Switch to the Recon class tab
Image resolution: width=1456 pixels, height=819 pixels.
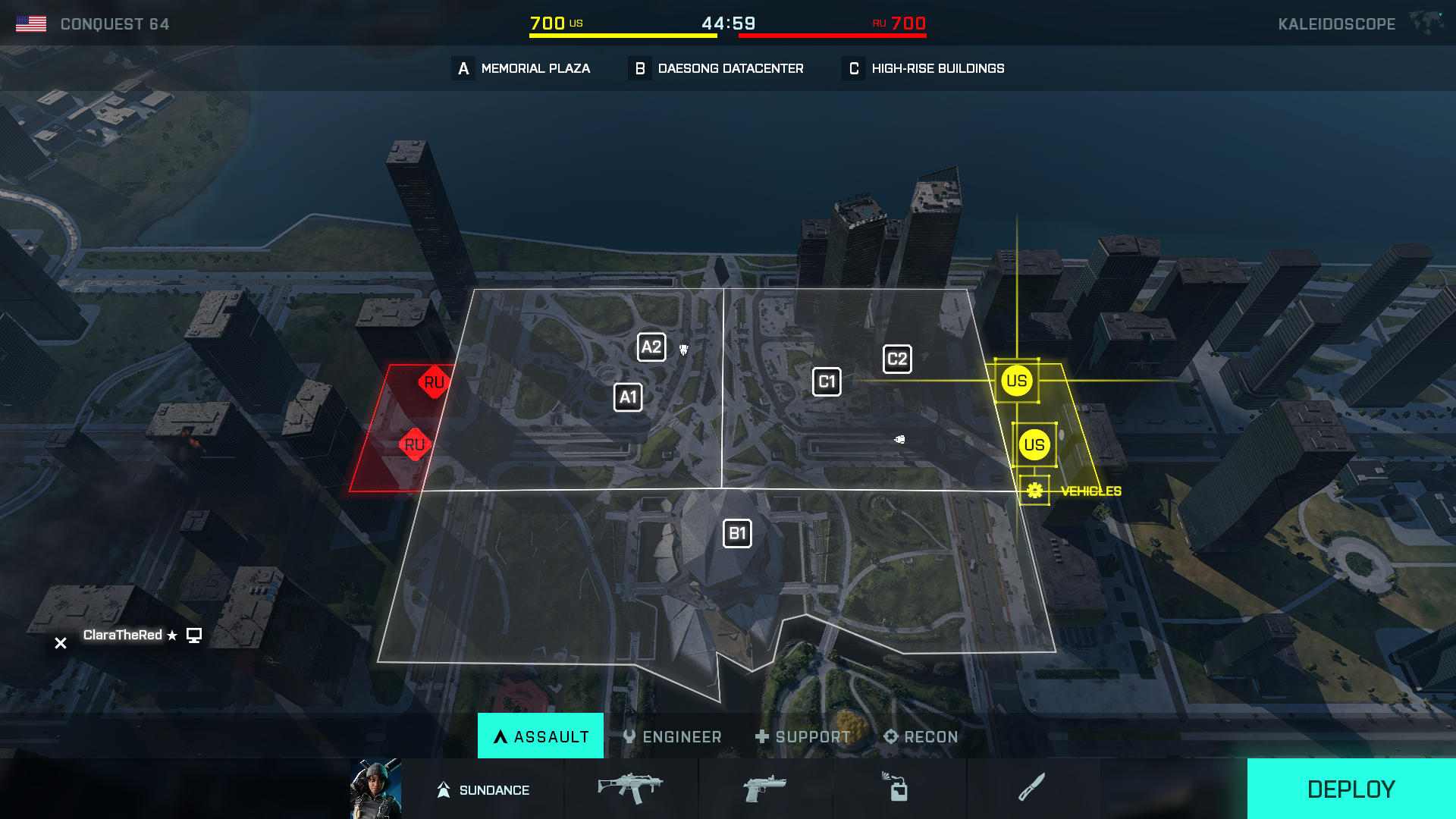pos(921,736)
